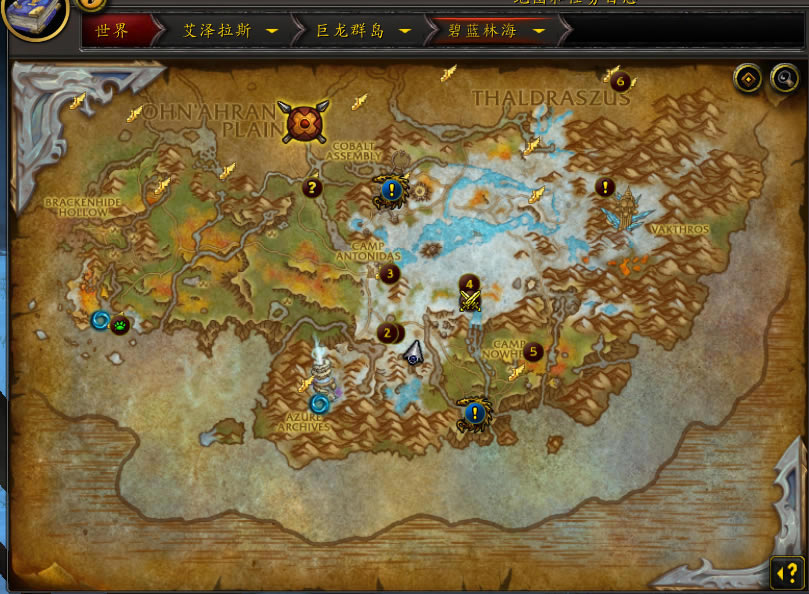Click the green paw print map icon
The image size is (809, 594).
tap(120, 326)
